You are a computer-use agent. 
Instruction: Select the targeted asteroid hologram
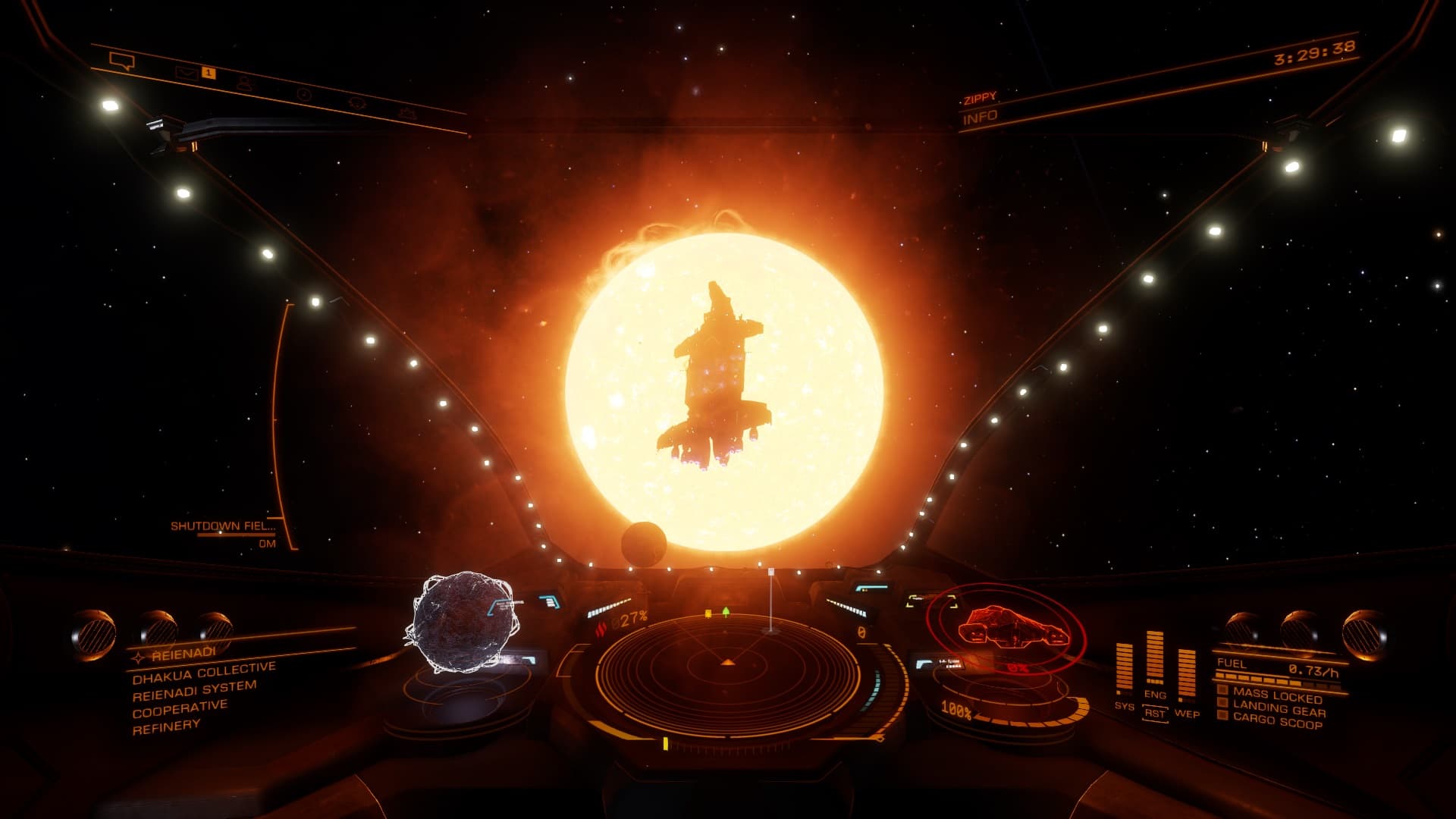(464, 625)
